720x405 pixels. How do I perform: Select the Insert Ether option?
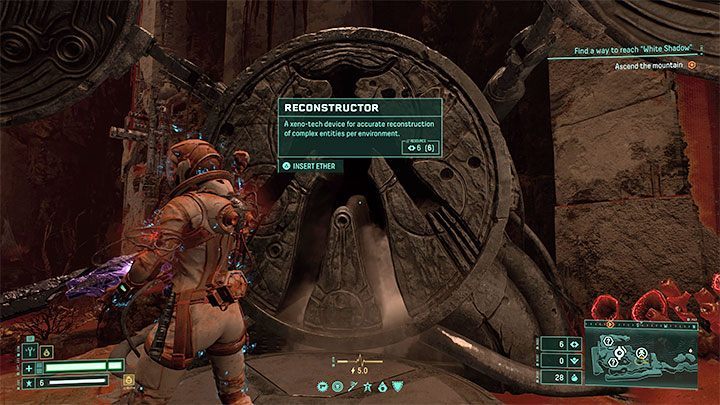[312, 166]
